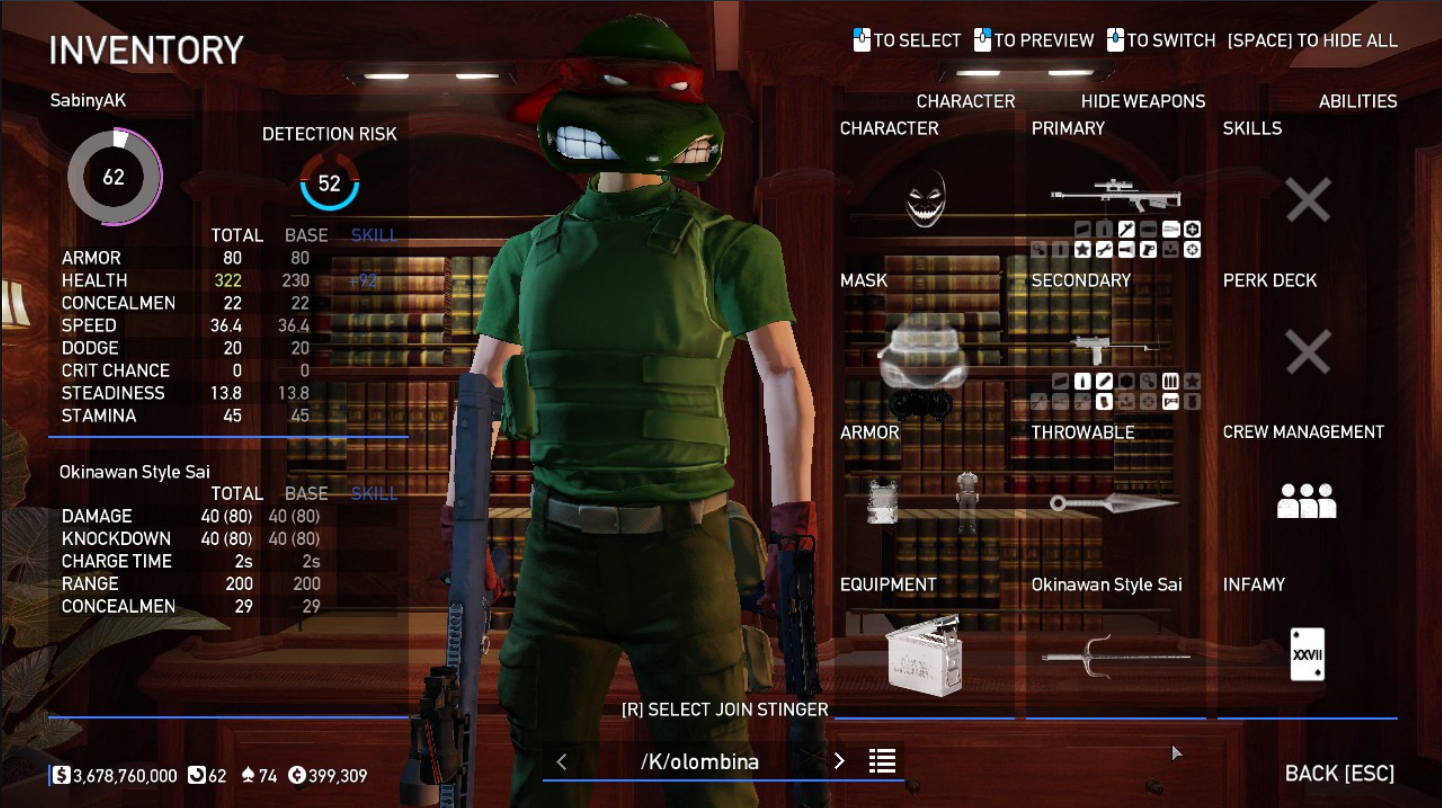Image resolution: width=1442 pixels, height=808 pixels.
Task: Select the primary sniper rifle slot
Action: click(x=1115, y=196)
